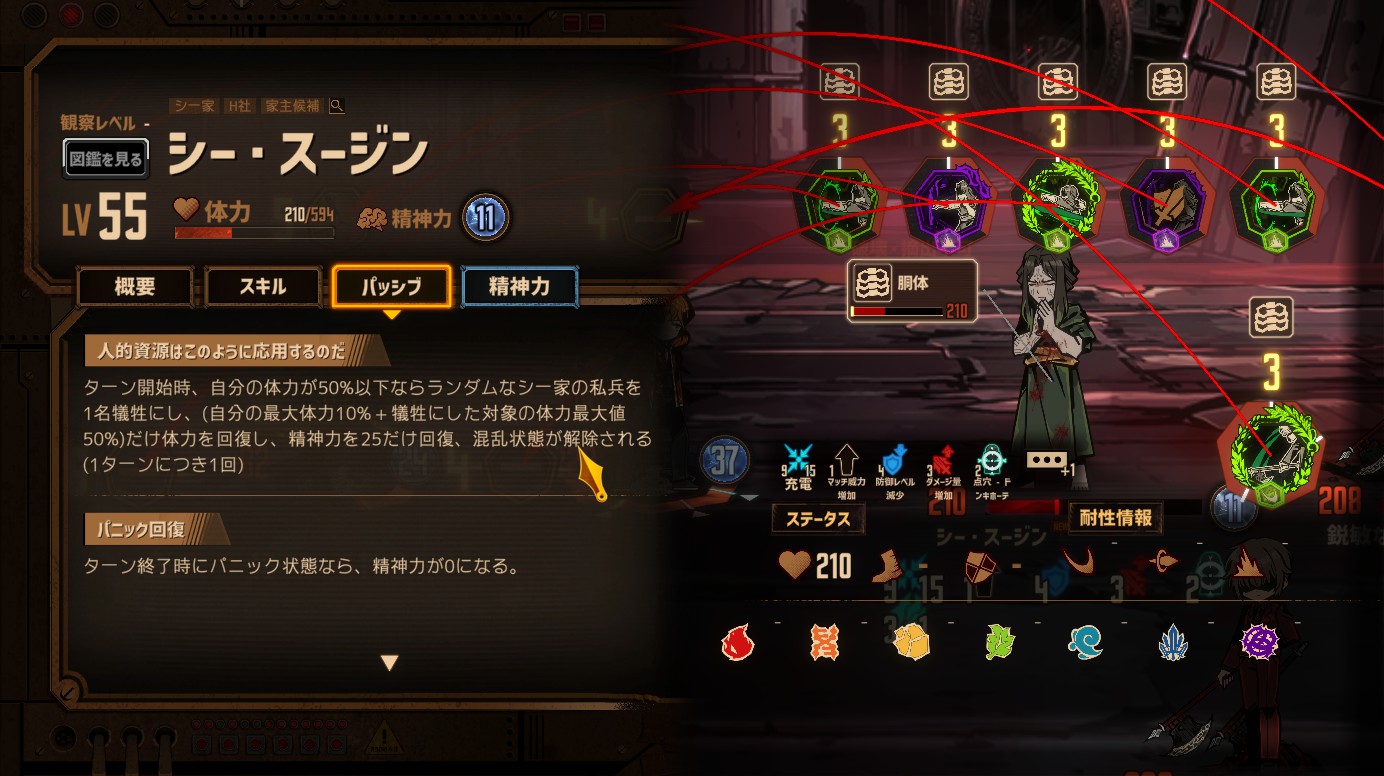Switch to the 耐性情報 resistance tab
Screen dimensions: 1384x776
tap(1115, 518)
